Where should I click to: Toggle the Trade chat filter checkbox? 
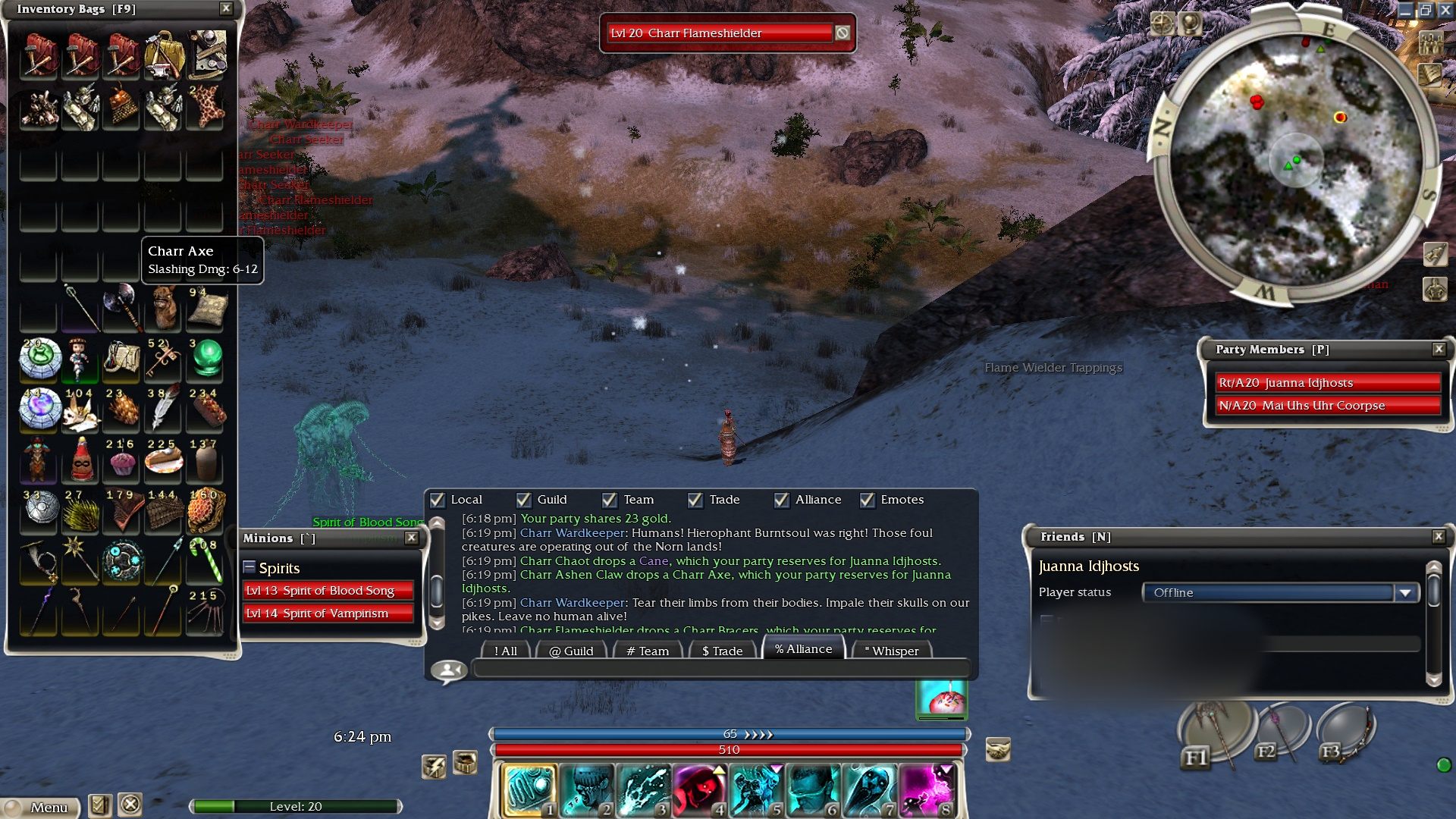(x=695, y=500)
